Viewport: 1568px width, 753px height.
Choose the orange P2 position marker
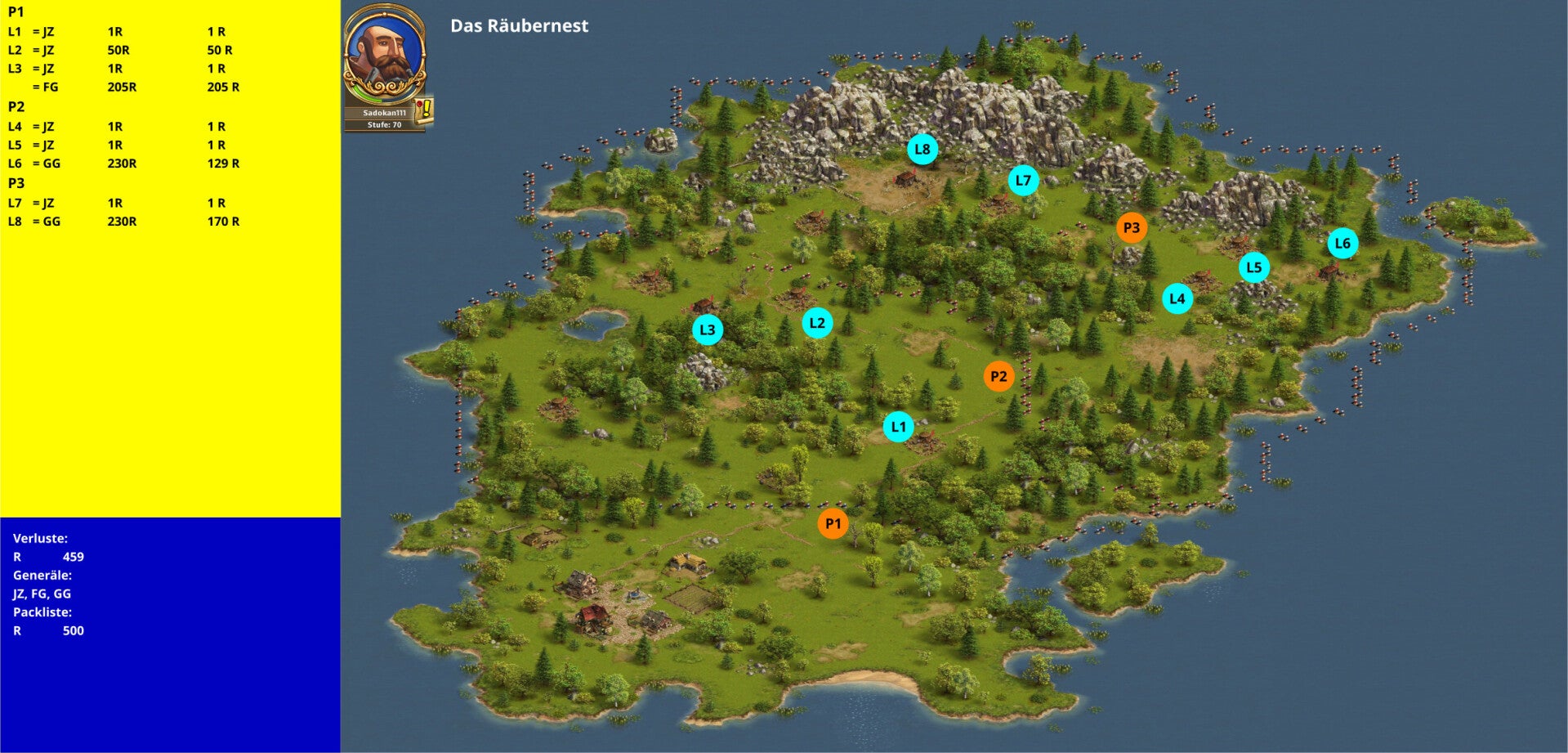998,376
